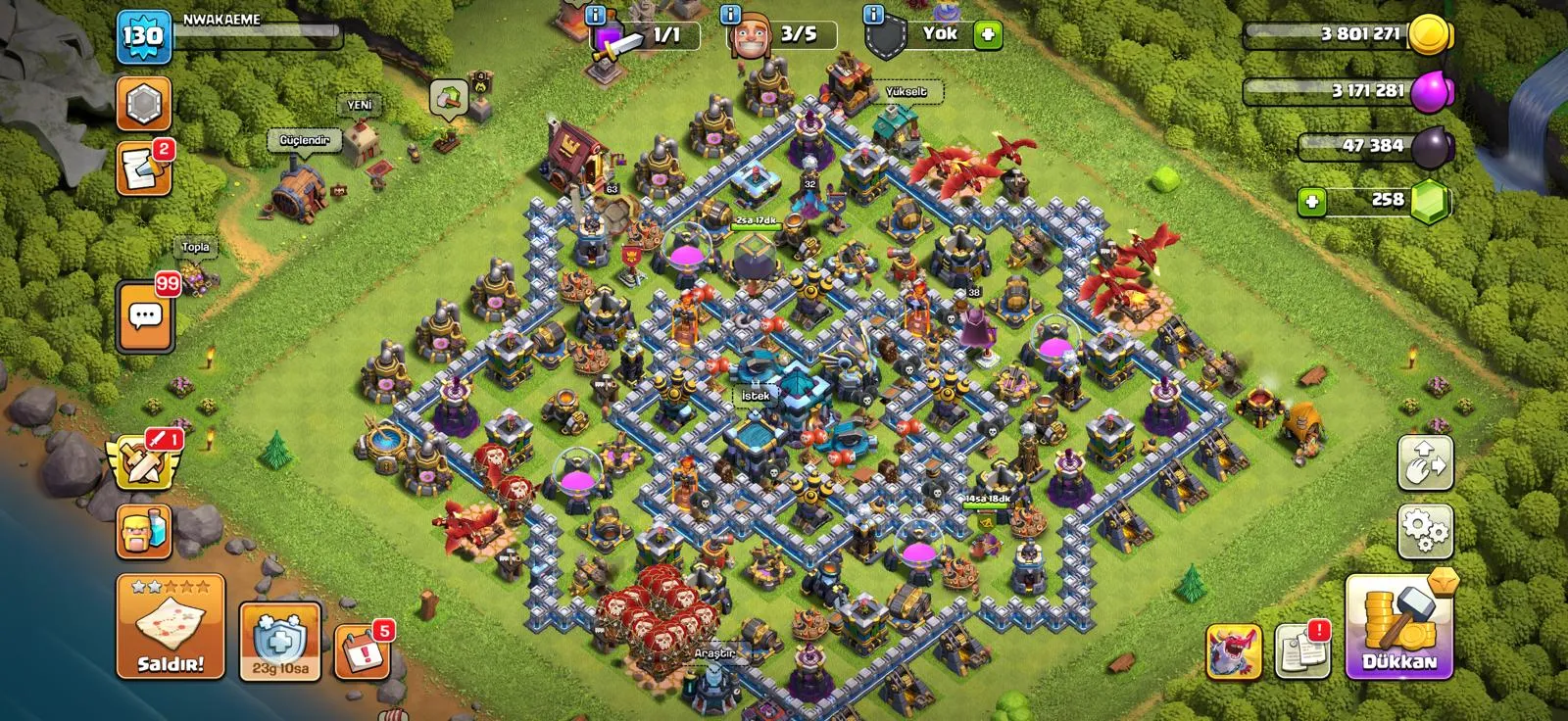Open the player profile level 130 badge
Screen dimensions: 1568x721
coord(143,37)
